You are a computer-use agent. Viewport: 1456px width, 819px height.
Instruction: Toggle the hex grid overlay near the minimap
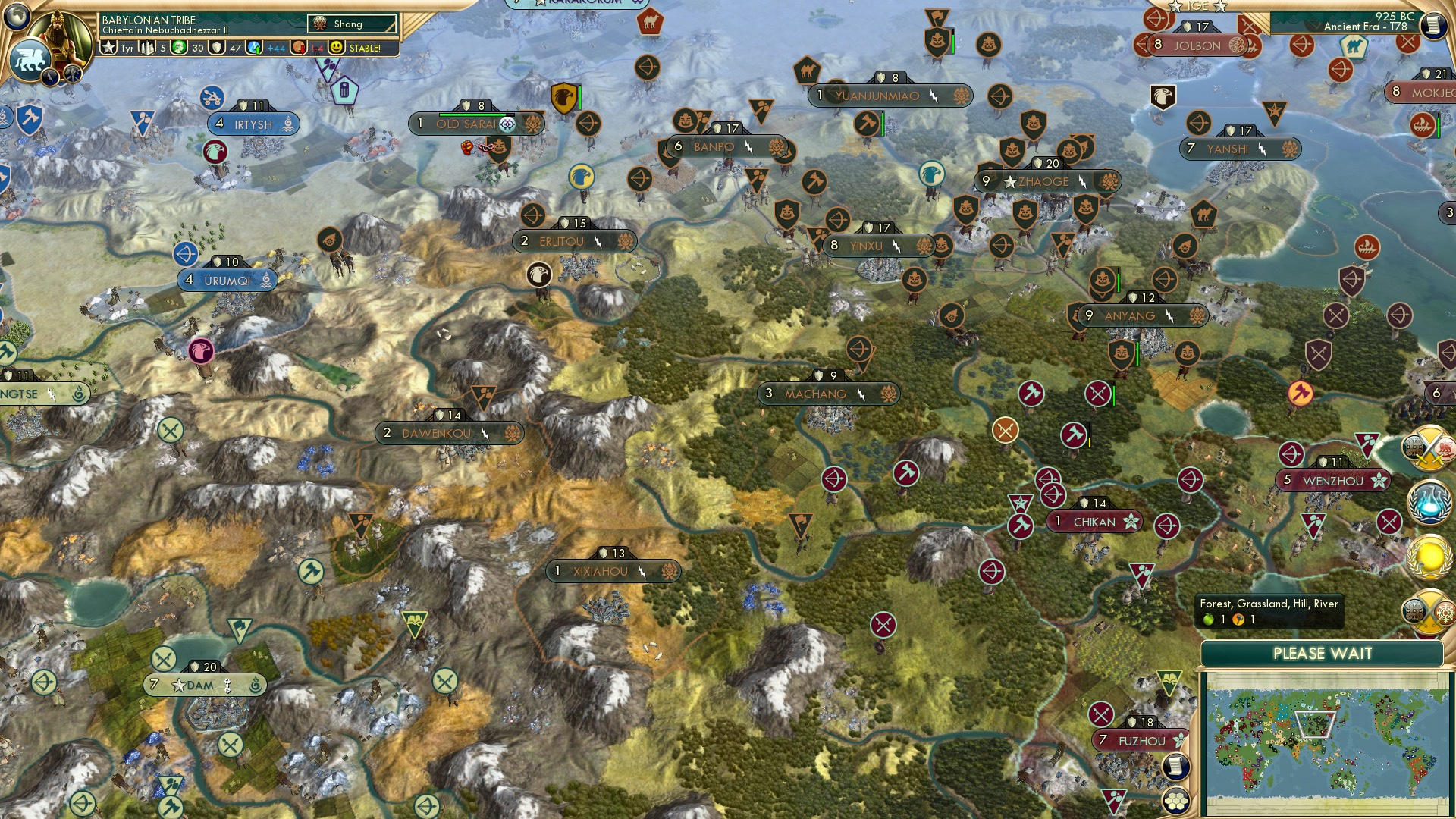[1176, 802]
